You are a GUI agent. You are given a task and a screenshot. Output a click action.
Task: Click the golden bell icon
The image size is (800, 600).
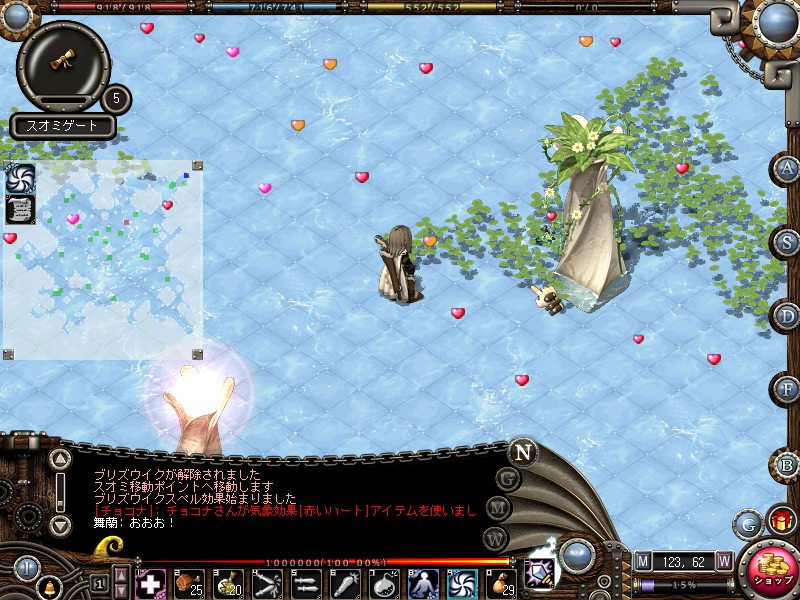48,584
